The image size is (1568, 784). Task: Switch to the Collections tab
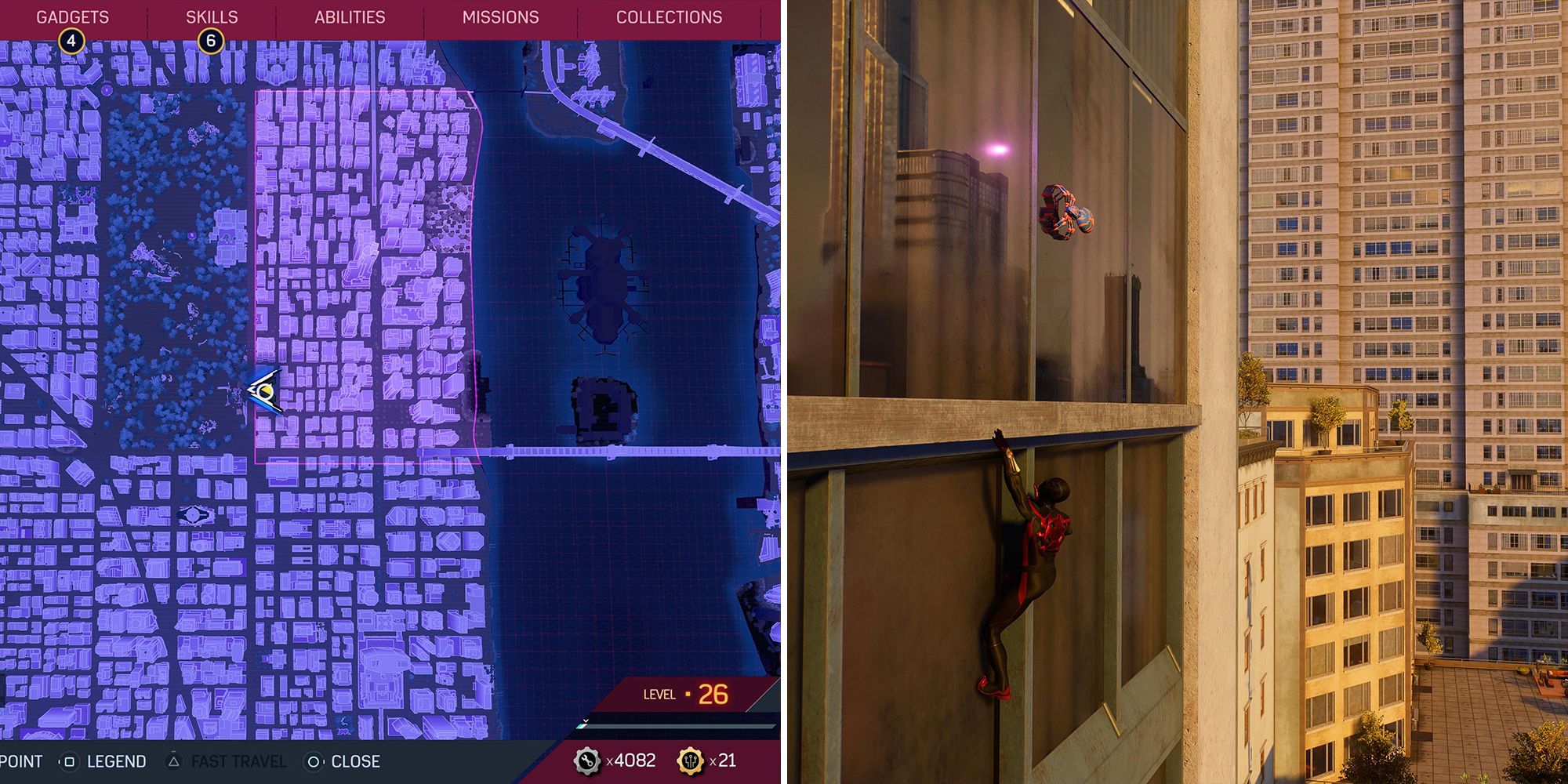670,16
